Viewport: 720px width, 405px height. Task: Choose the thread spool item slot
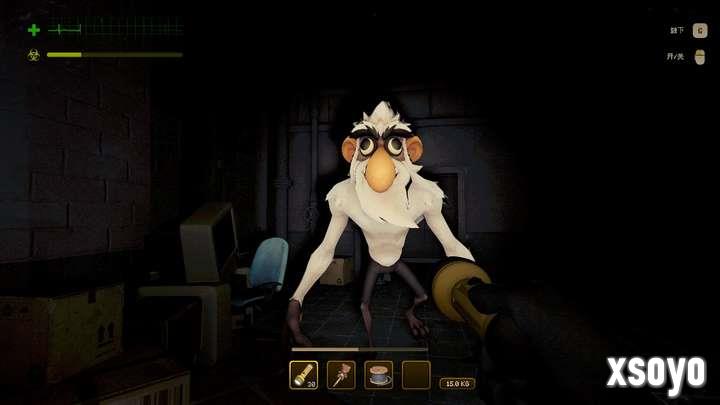pos(379,375)
